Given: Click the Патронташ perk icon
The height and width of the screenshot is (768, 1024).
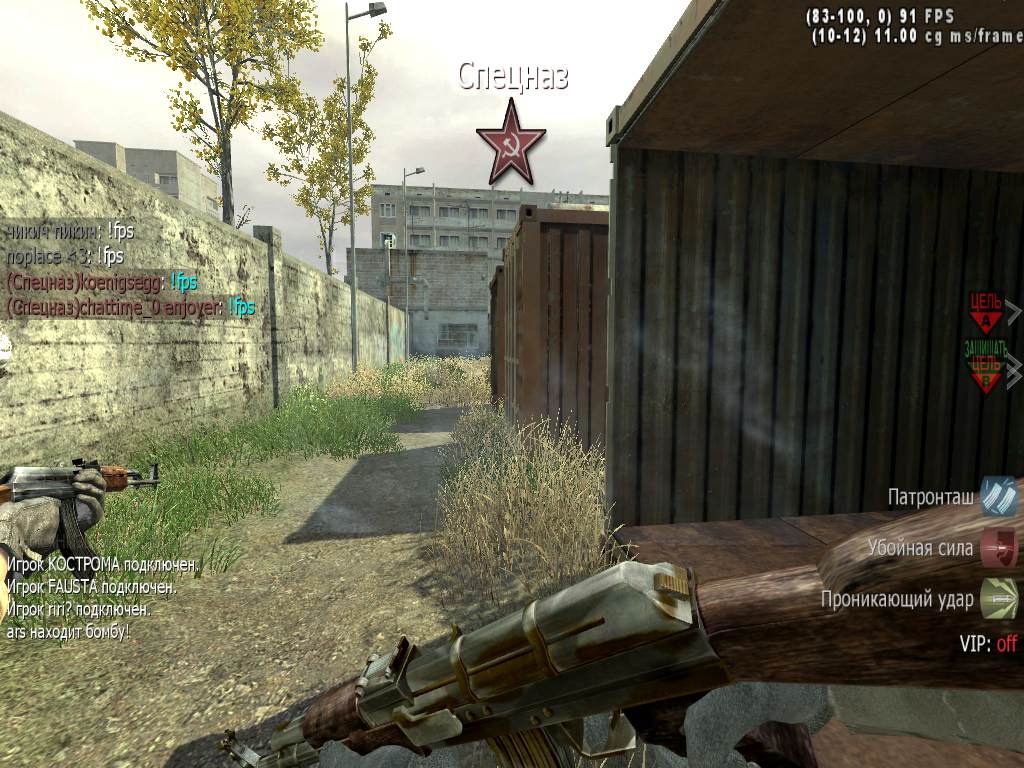Looking at the screenshot, I should click(x=998, y=496).
